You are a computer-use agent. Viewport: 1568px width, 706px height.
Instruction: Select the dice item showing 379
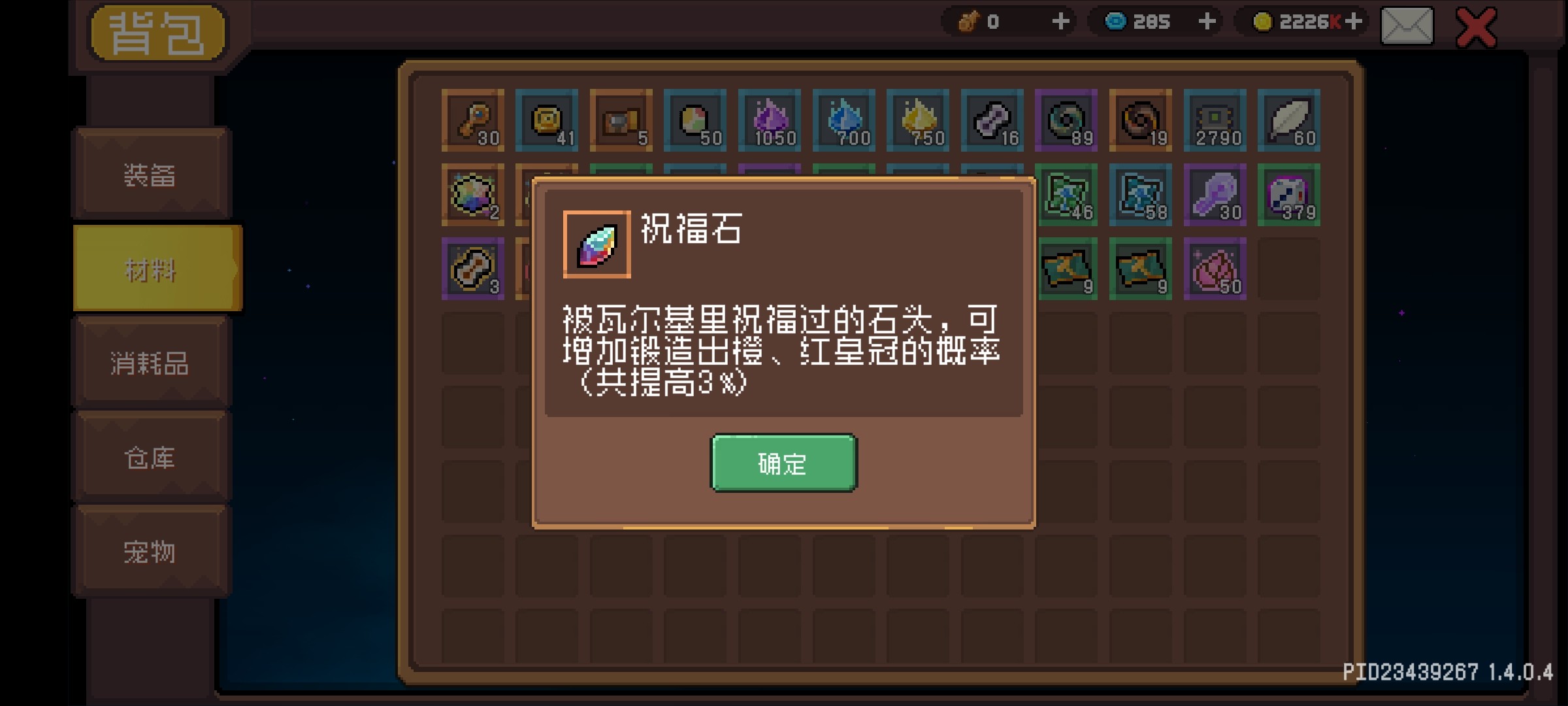point(1288,195)
